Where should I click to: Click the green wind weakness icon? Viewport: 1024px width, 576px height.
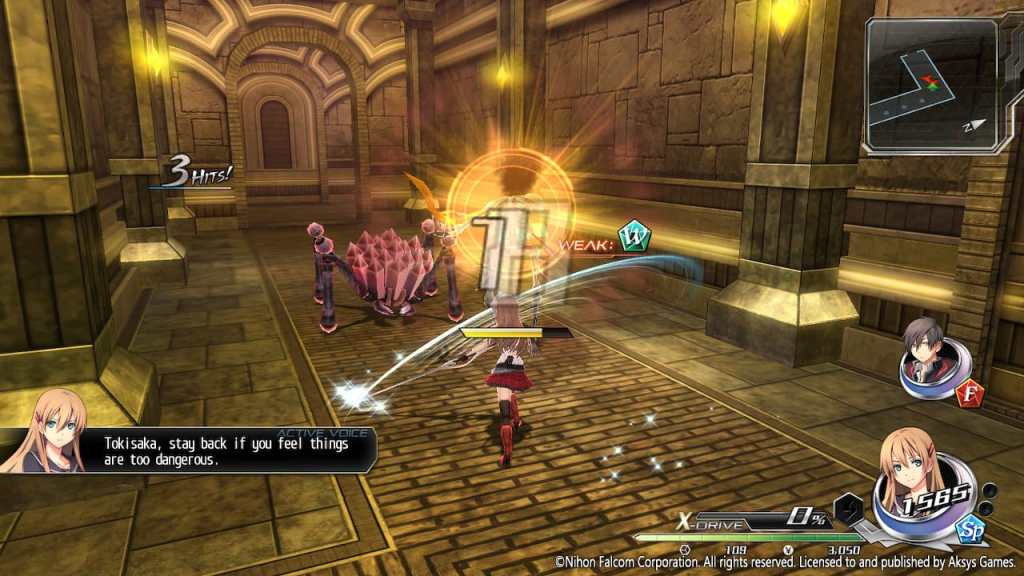[634, 237]
